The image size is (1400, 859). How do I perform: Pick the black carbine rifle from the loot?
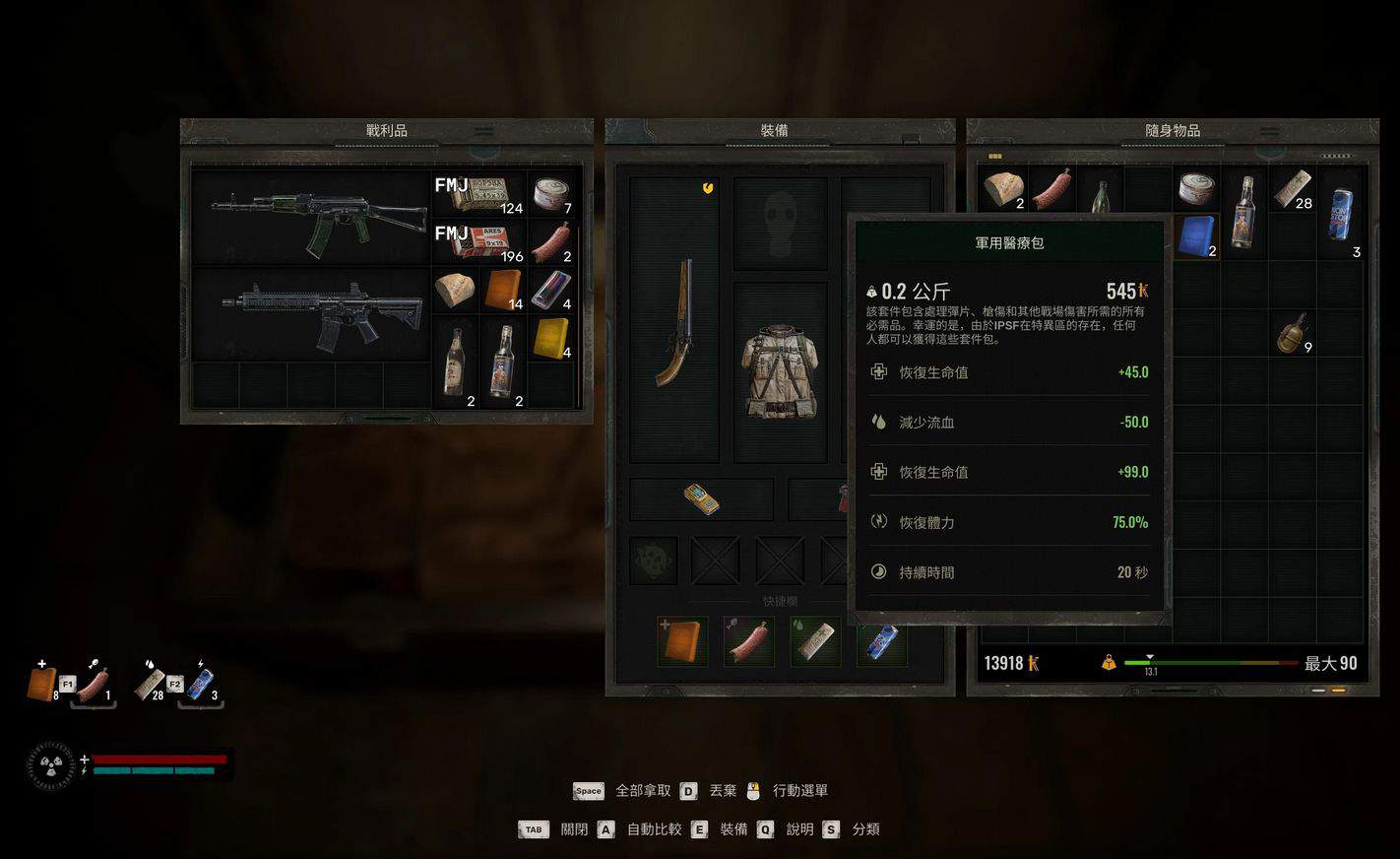[310, 313]
